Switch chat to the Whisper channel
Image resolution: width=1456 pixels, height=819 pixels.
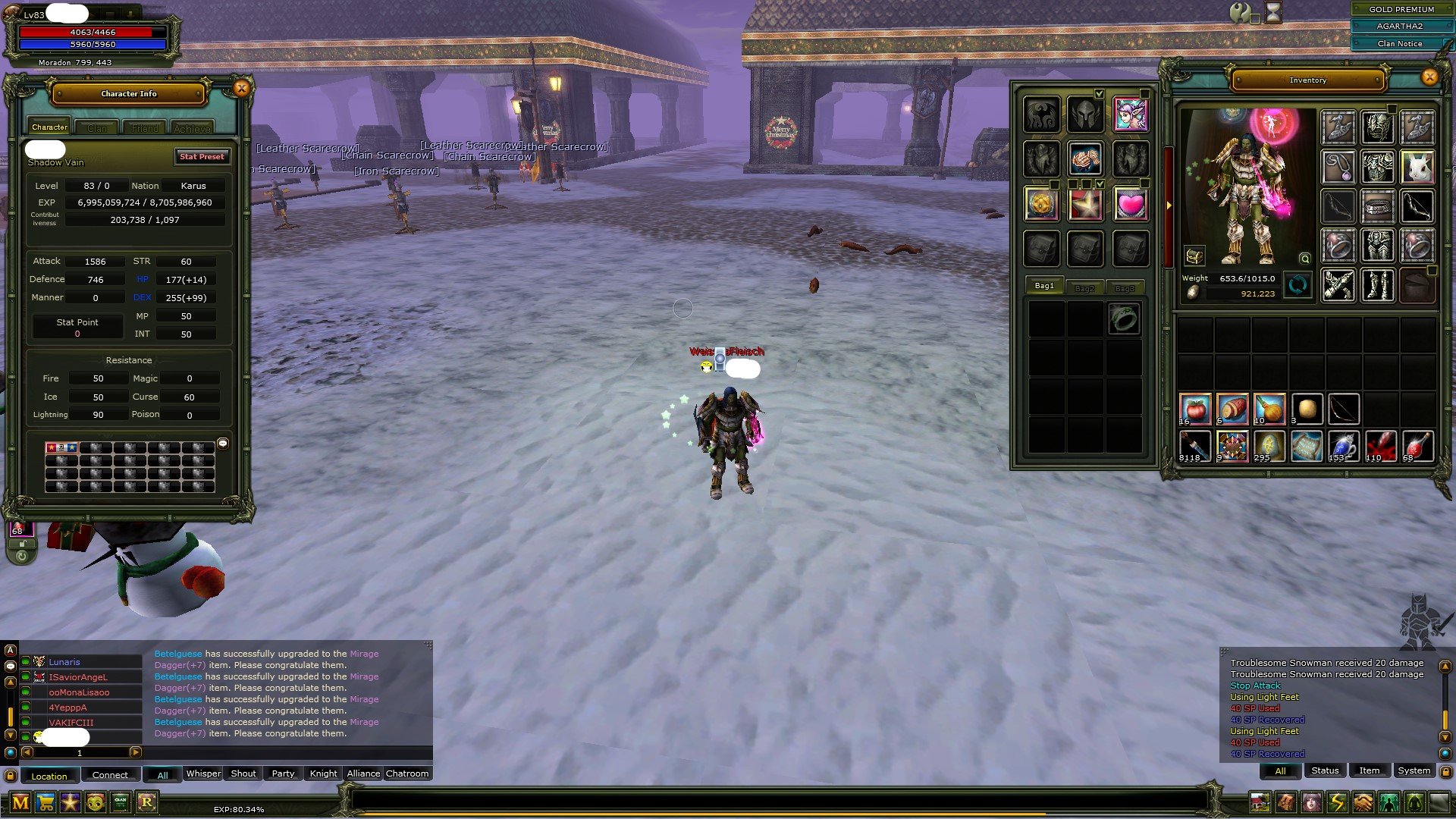tap(203, 773)
